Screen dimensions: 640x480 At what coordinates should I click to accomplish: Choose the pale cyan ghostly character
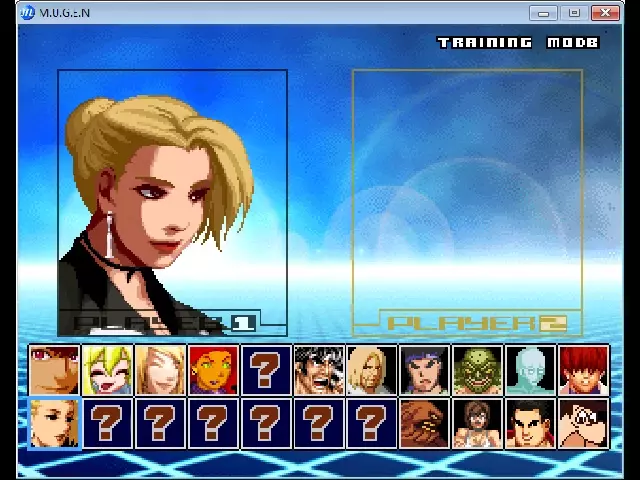click(x=531, y=370)
